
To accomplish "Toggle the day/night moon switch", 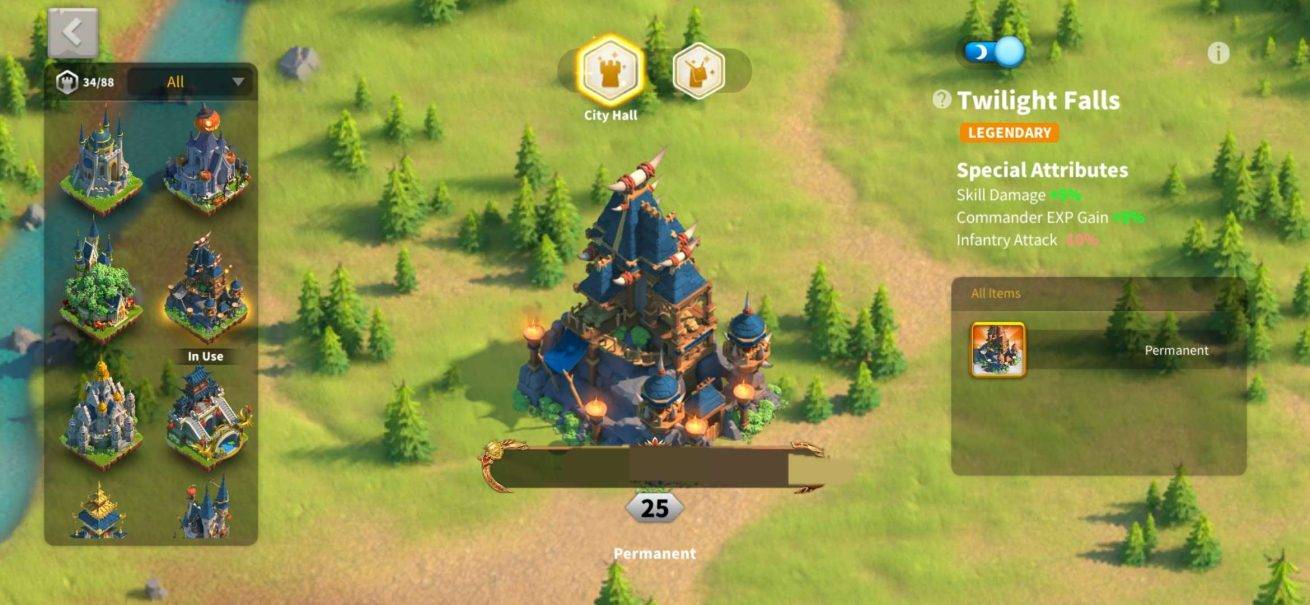I will (x=994, y=52).
